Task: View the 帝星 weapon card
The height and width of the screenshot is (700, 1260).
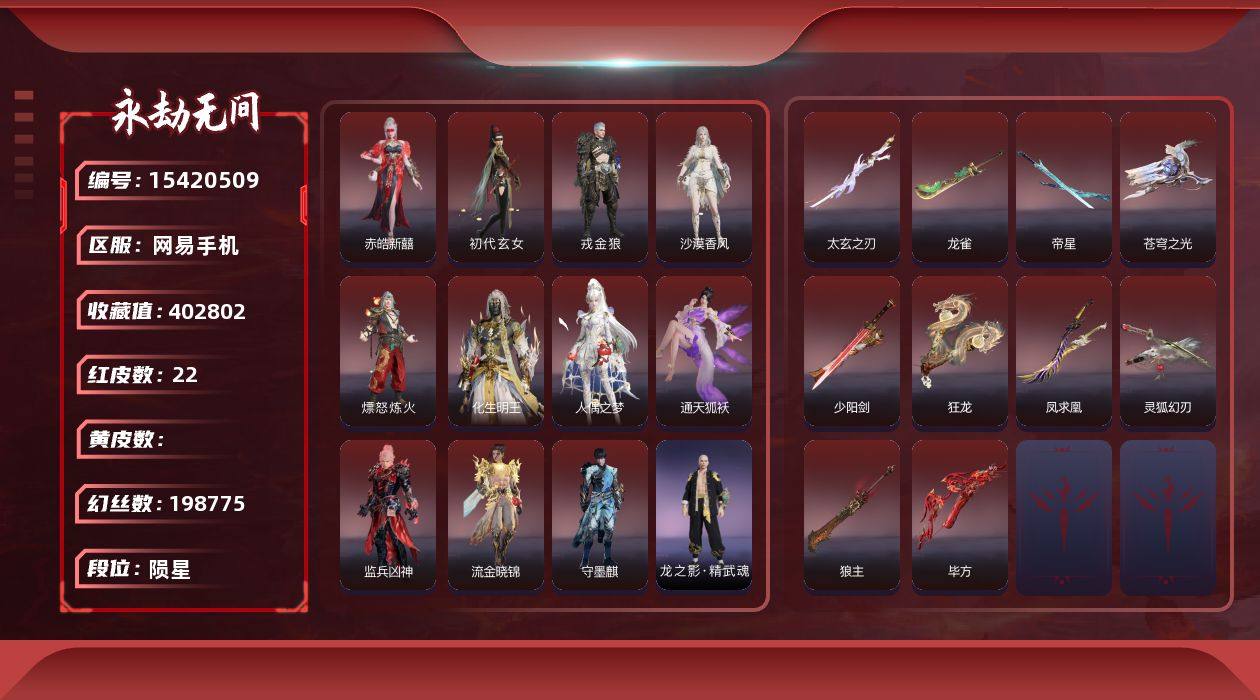Action: click(x=1064, y=187)
